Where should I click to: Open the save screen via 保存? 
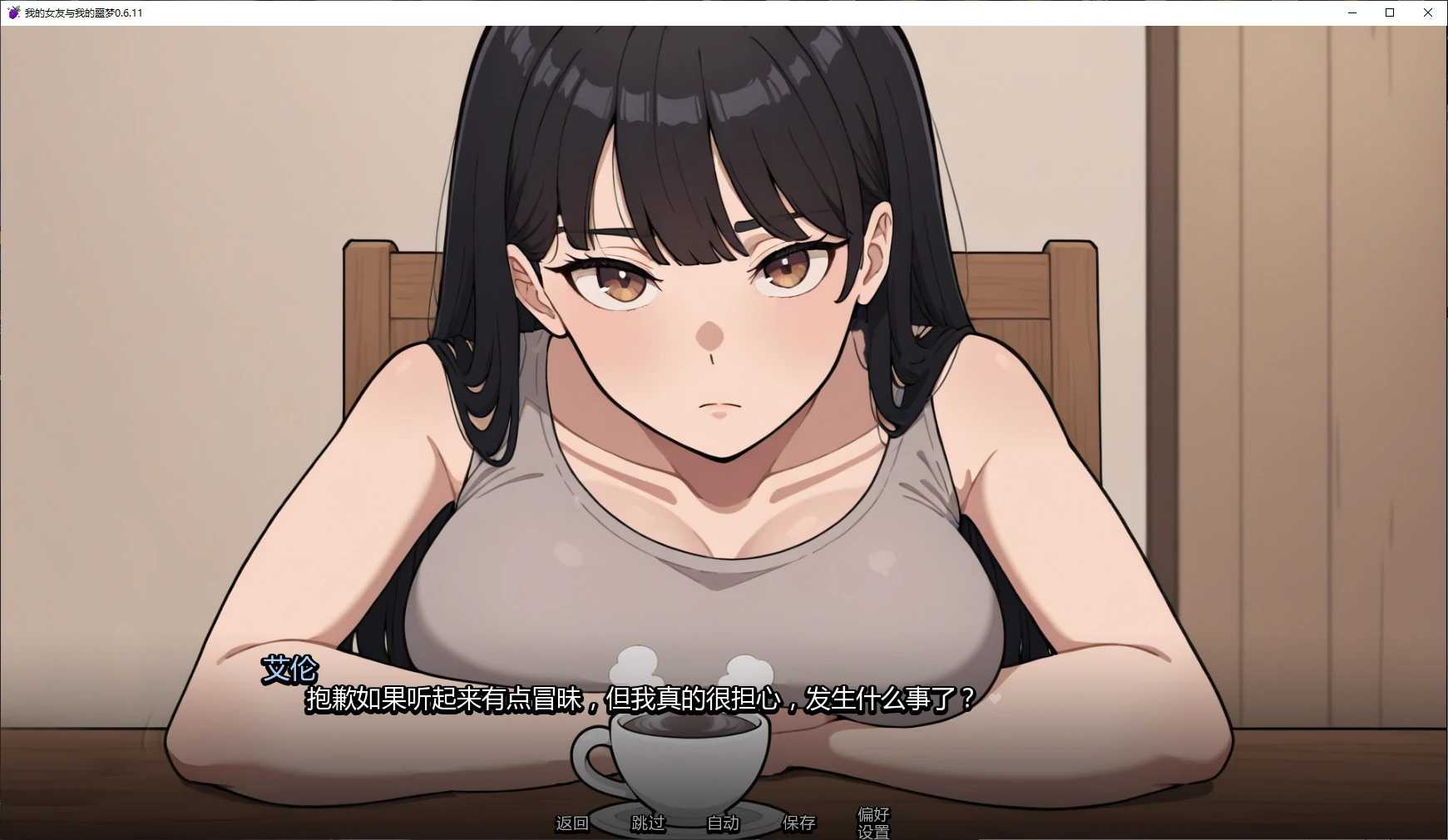[798, 823]
